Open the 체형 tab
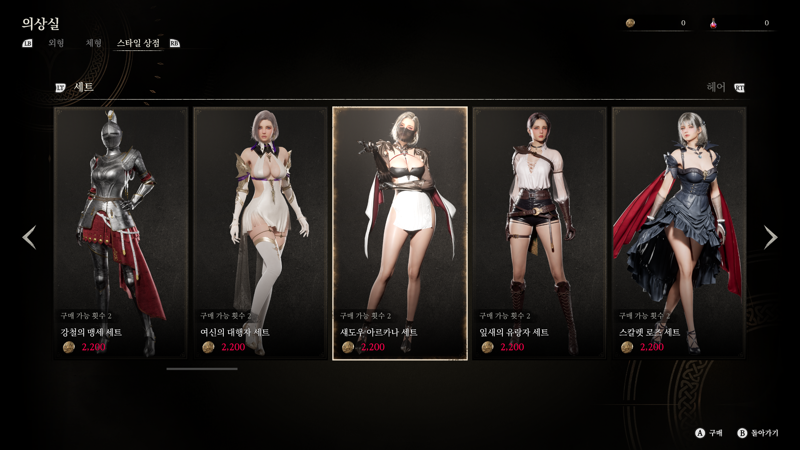Viewport: 800px width, 450px height. click(x=94, y=44)
